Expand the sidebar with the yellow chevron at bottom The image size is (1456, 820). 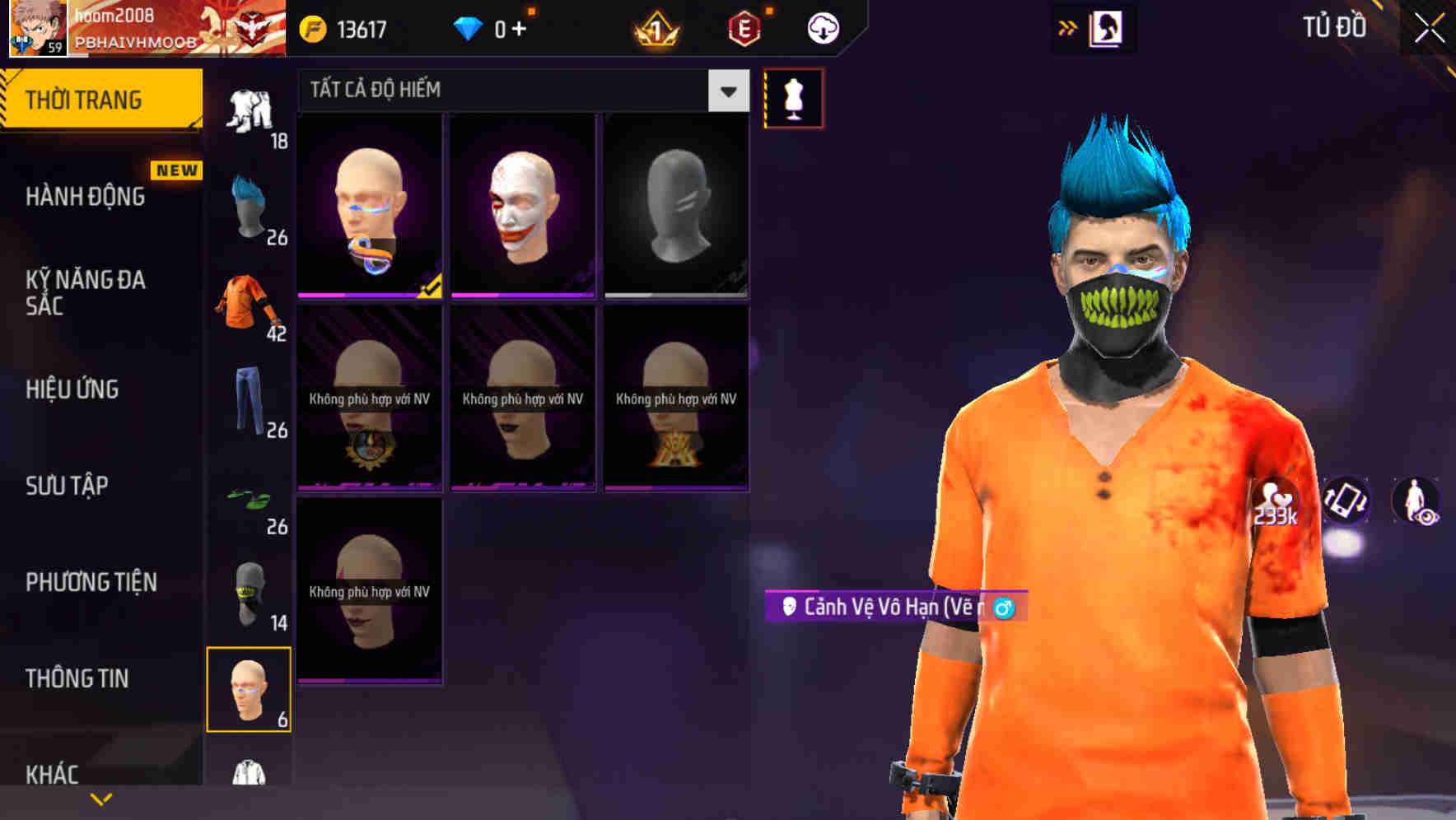point(99,798)
